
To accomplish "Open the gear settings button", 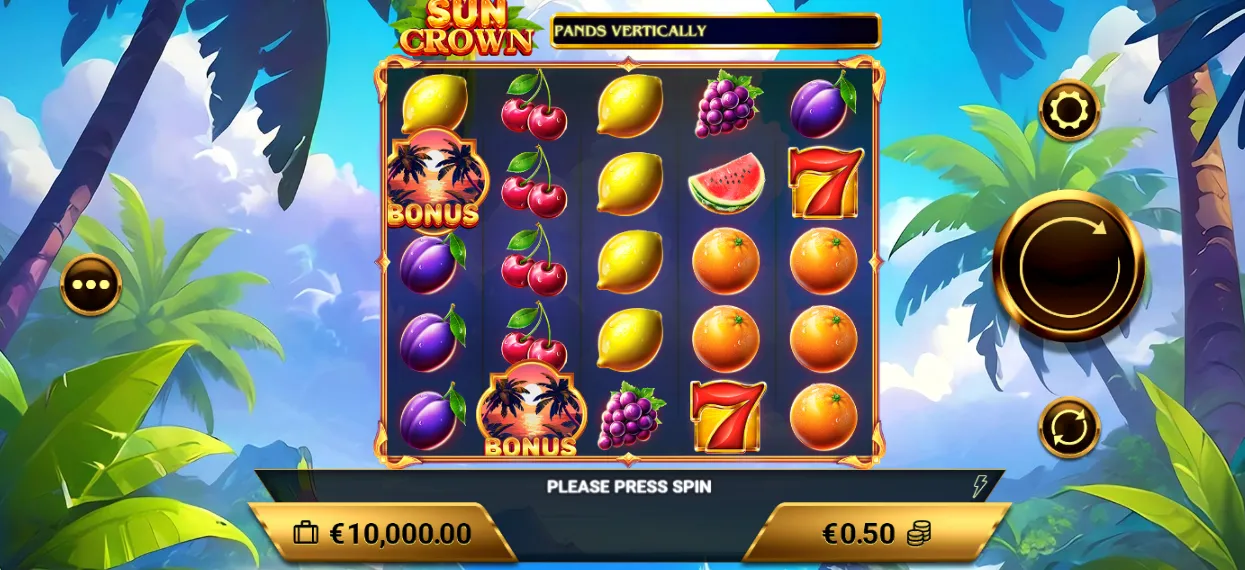I will point(1069,110).
